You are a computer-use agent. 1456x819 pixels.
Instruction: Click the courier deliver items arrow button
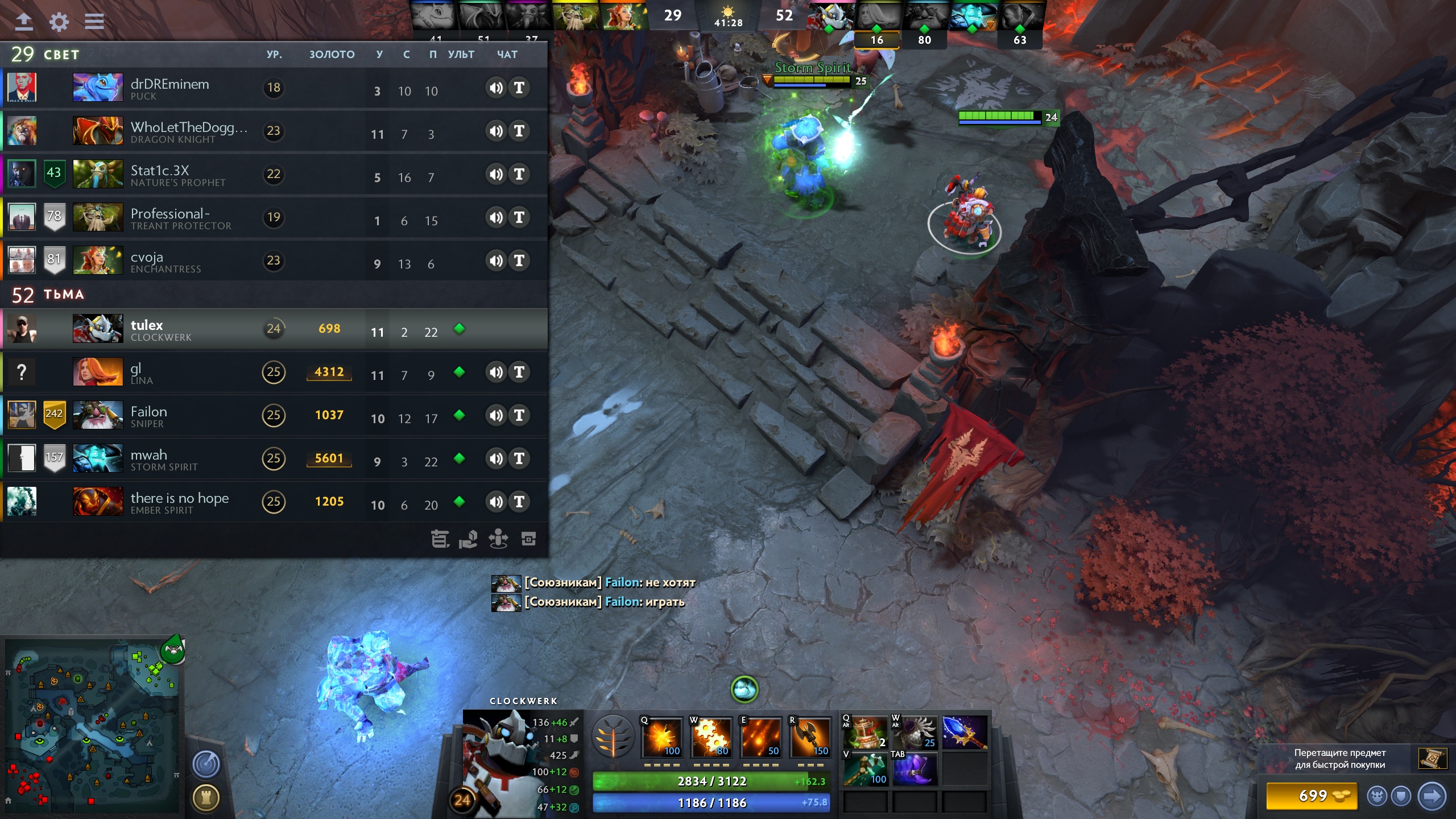1431,796
